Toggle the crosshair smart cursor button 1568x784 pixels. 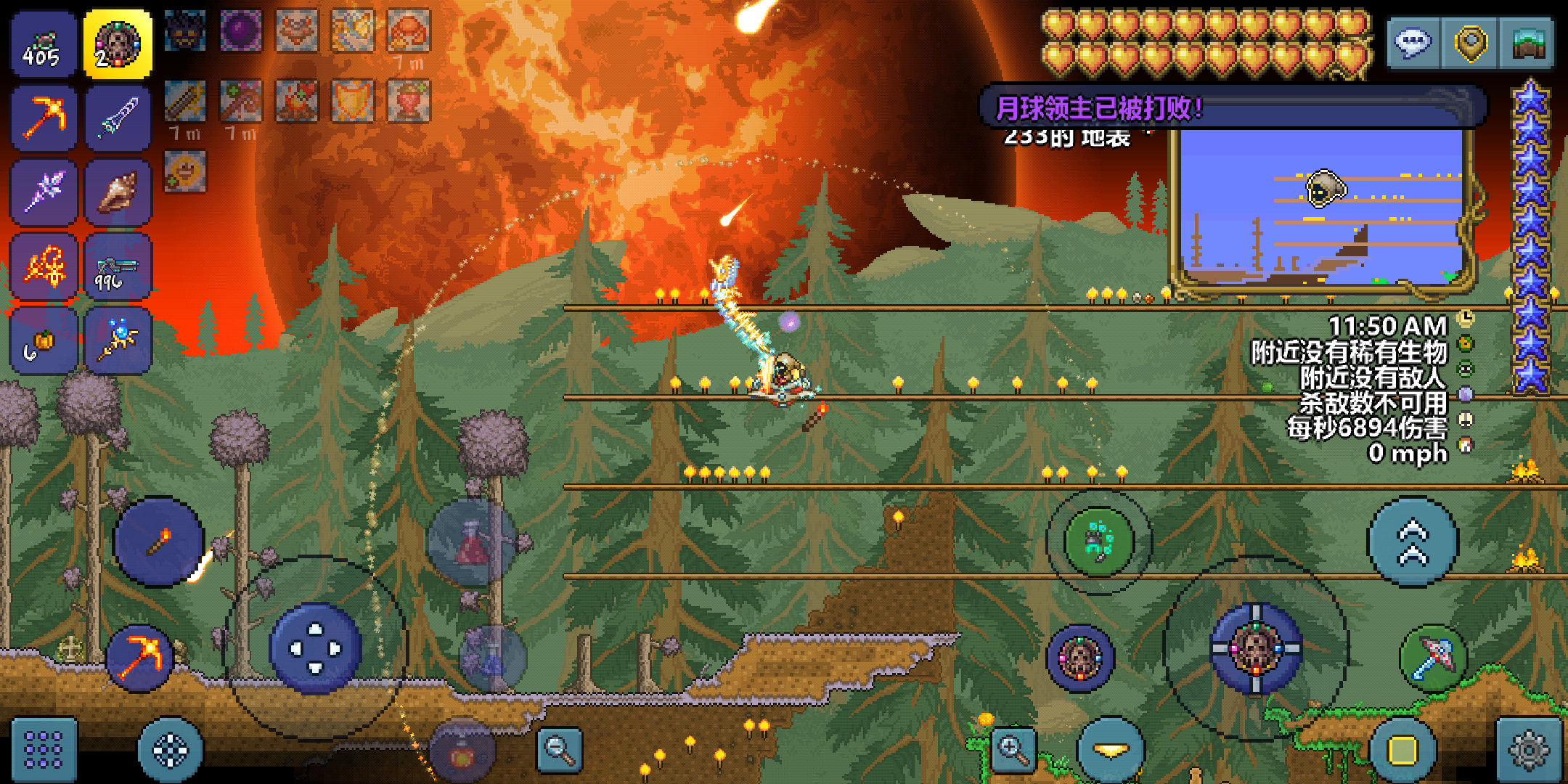(x=171, y=749)
